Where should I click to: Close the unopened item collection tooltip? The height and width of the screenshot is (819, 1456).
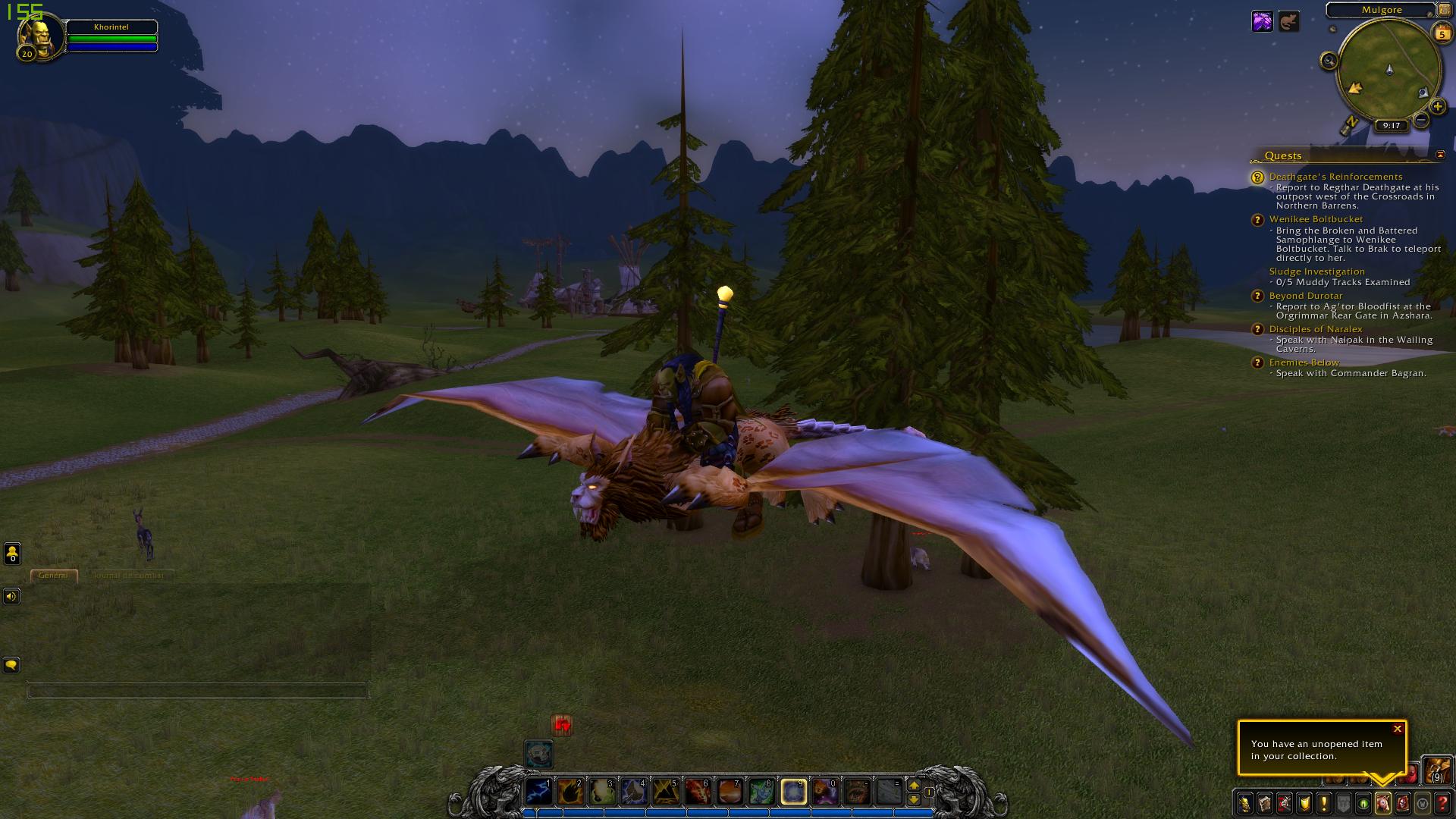(1398, 729)
